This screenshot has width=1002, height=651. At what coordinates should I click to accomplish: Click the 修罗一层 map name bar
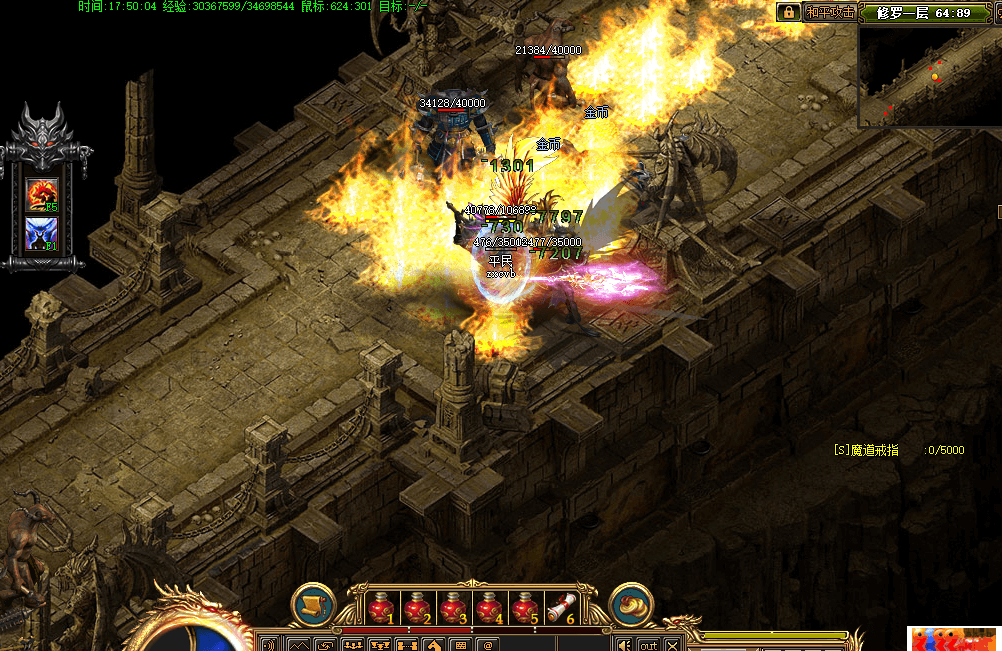point(923,12)
